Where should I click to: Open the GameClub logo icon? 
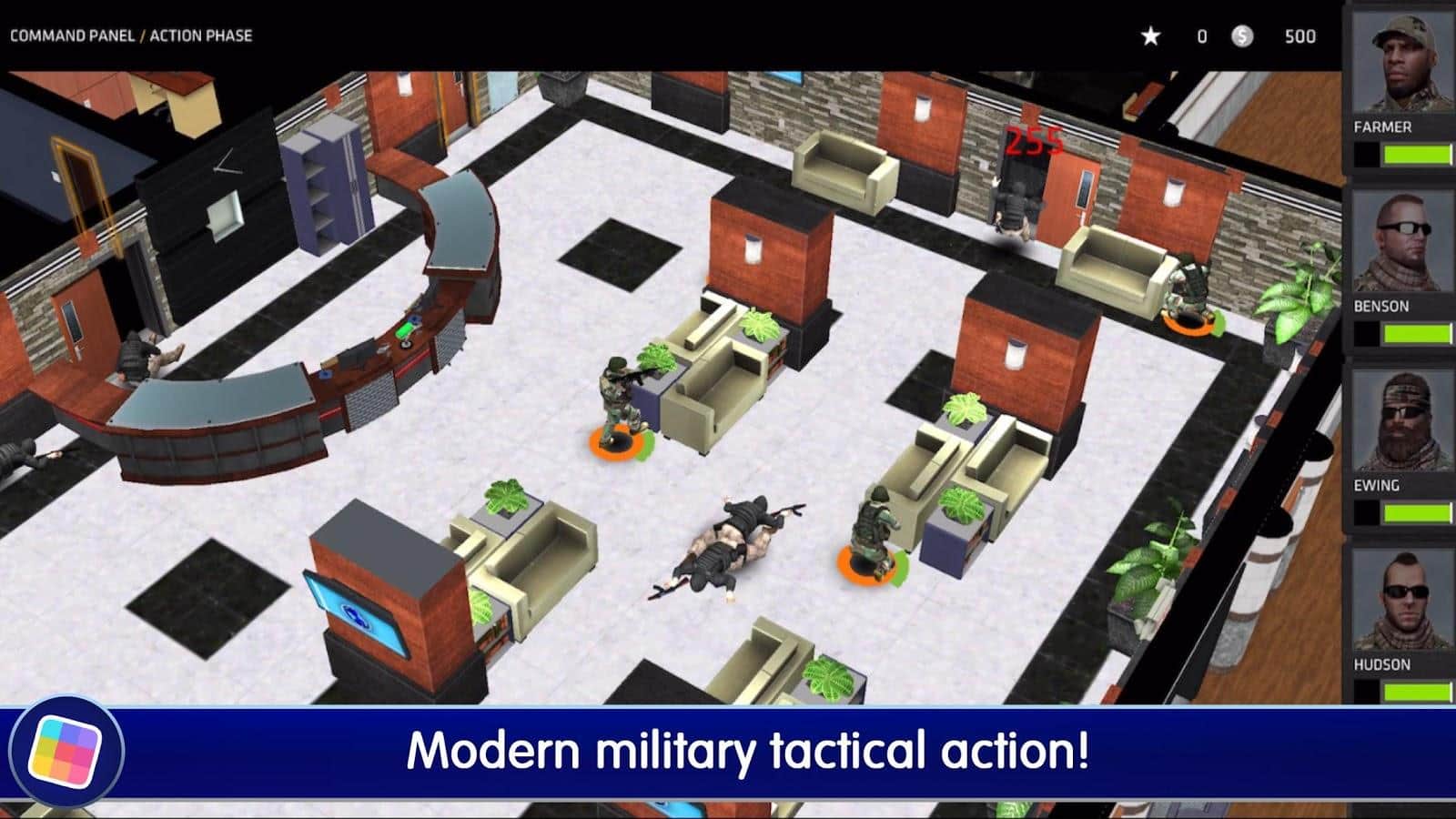click(x=66, y=750)
